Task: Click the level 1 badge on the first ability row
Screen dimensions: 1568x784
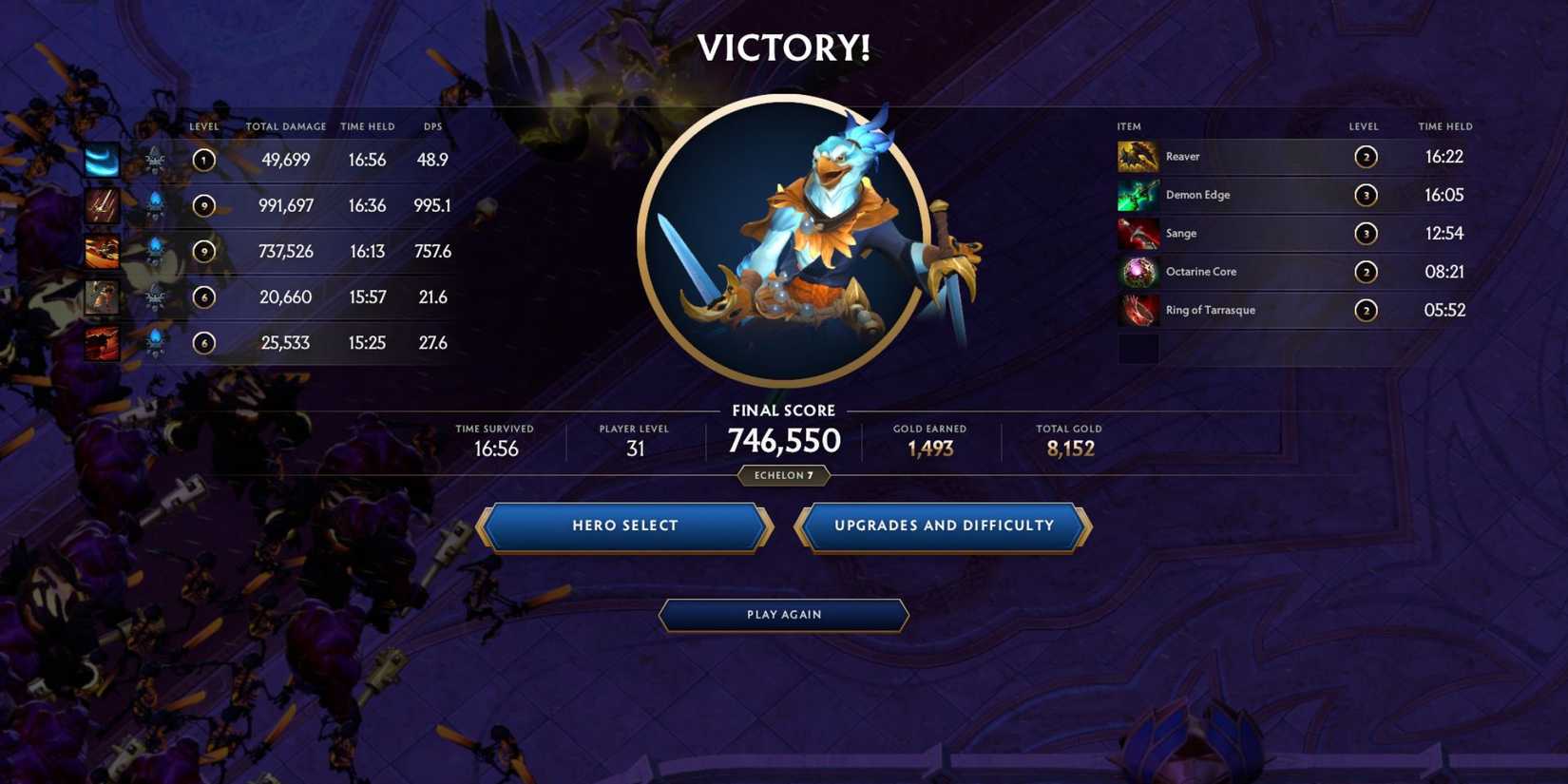Action: coord(204,160)
